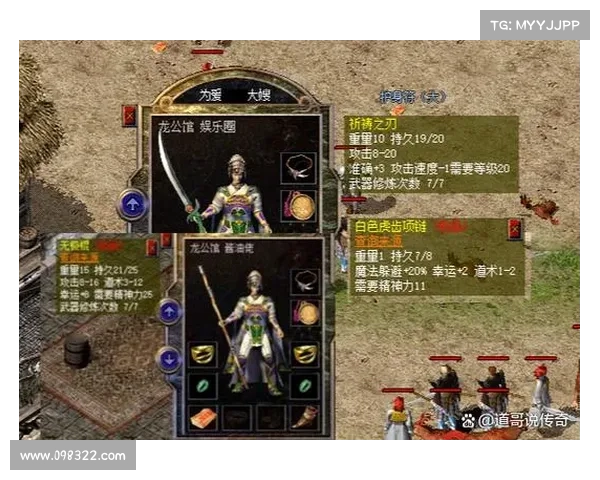
Task: Click the blue up-arrow beside the lower panel
Action: pyautogui.click(x=169, y=312)
